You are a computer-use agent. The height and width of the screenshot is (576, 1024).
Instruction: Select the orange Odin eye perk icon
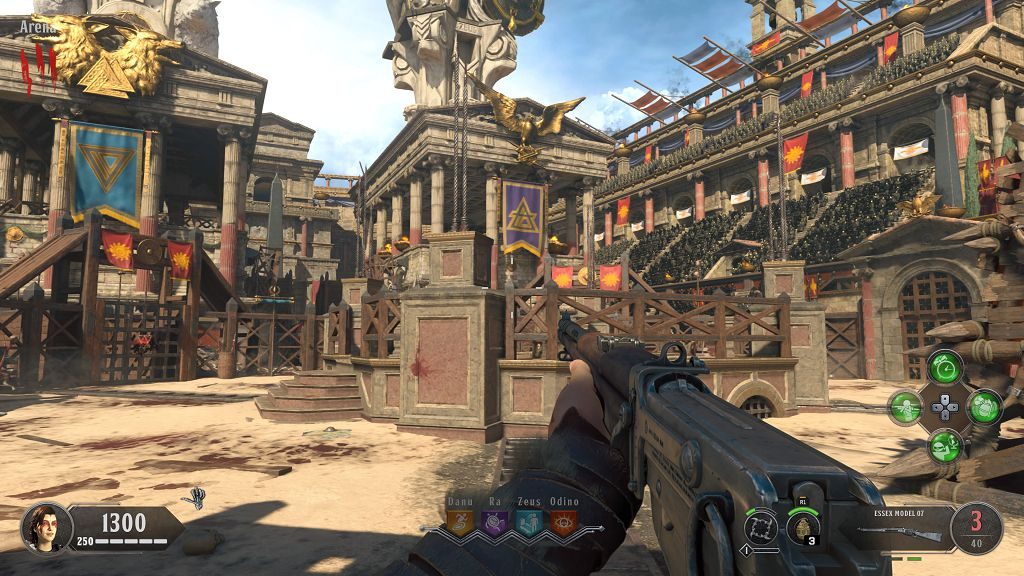tap(563, 522)
